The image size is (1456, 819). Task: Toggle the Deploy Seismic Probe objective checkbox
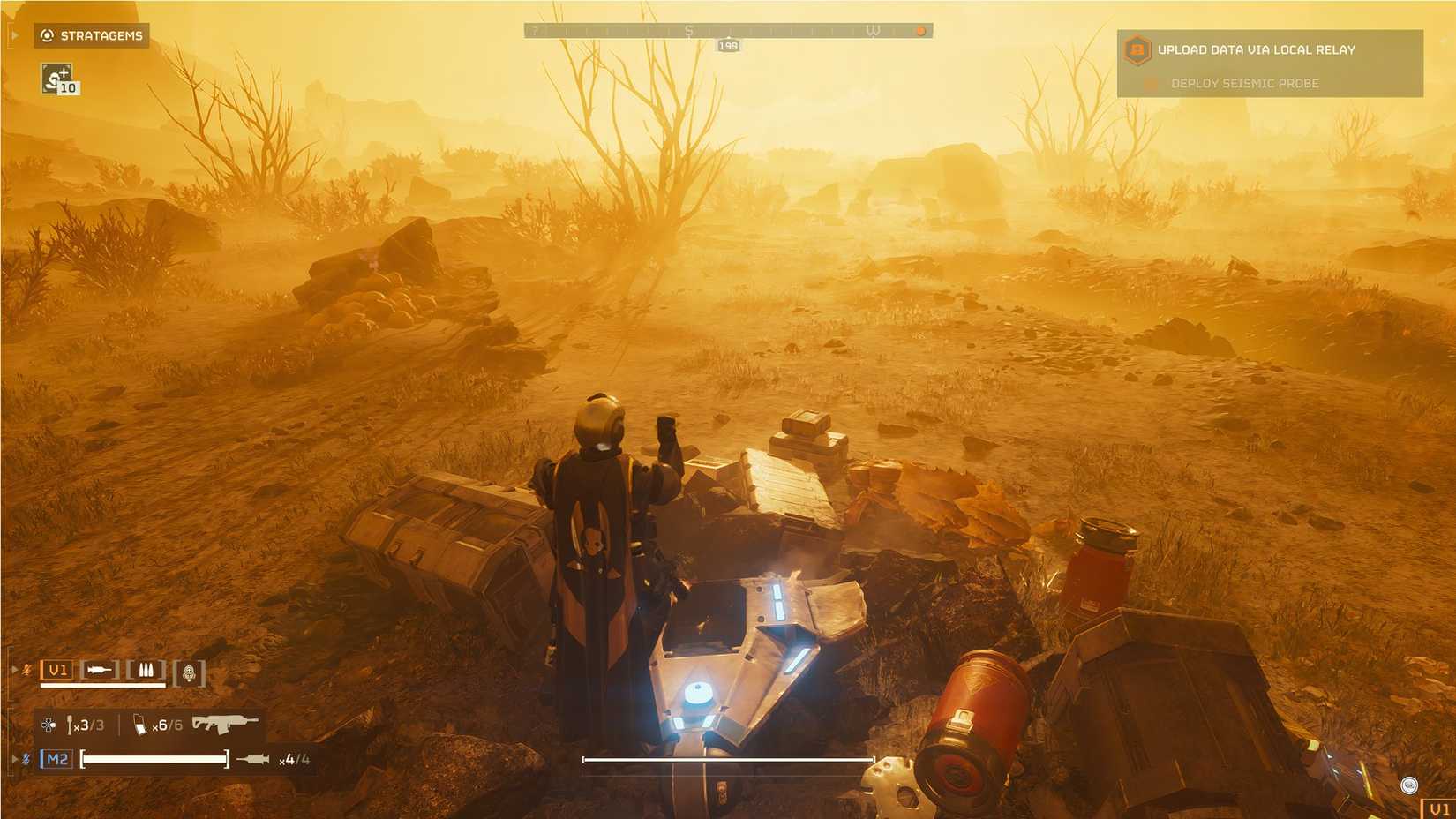coord(1150,83)
